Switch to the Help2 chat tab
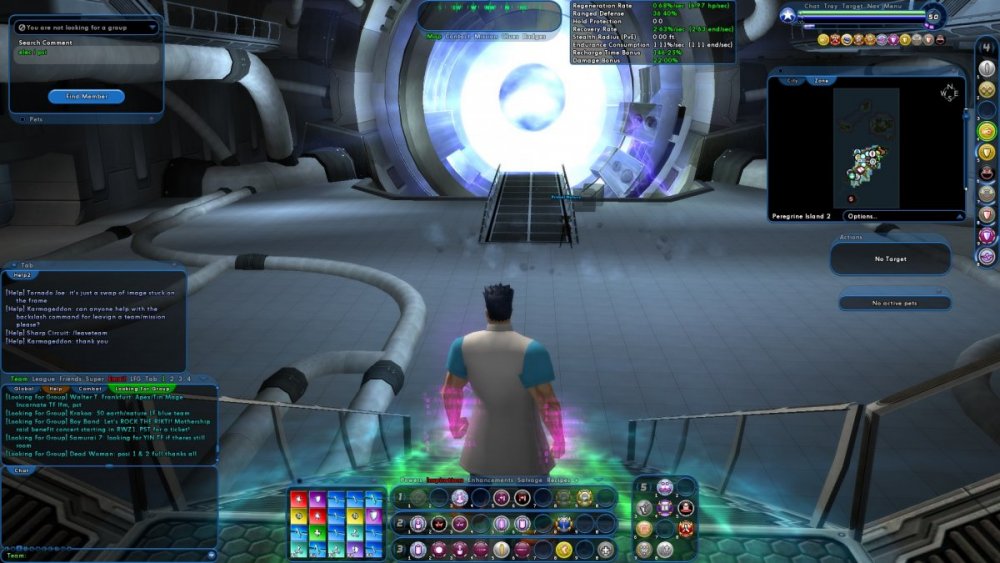The height and width of the screenshot is (563, 1000). click(x=22, y=274)
